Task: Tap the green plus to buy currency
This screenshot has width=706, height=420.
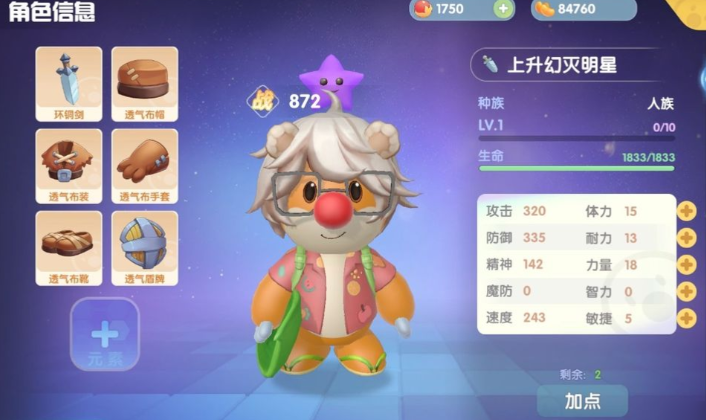Action: 503,9
